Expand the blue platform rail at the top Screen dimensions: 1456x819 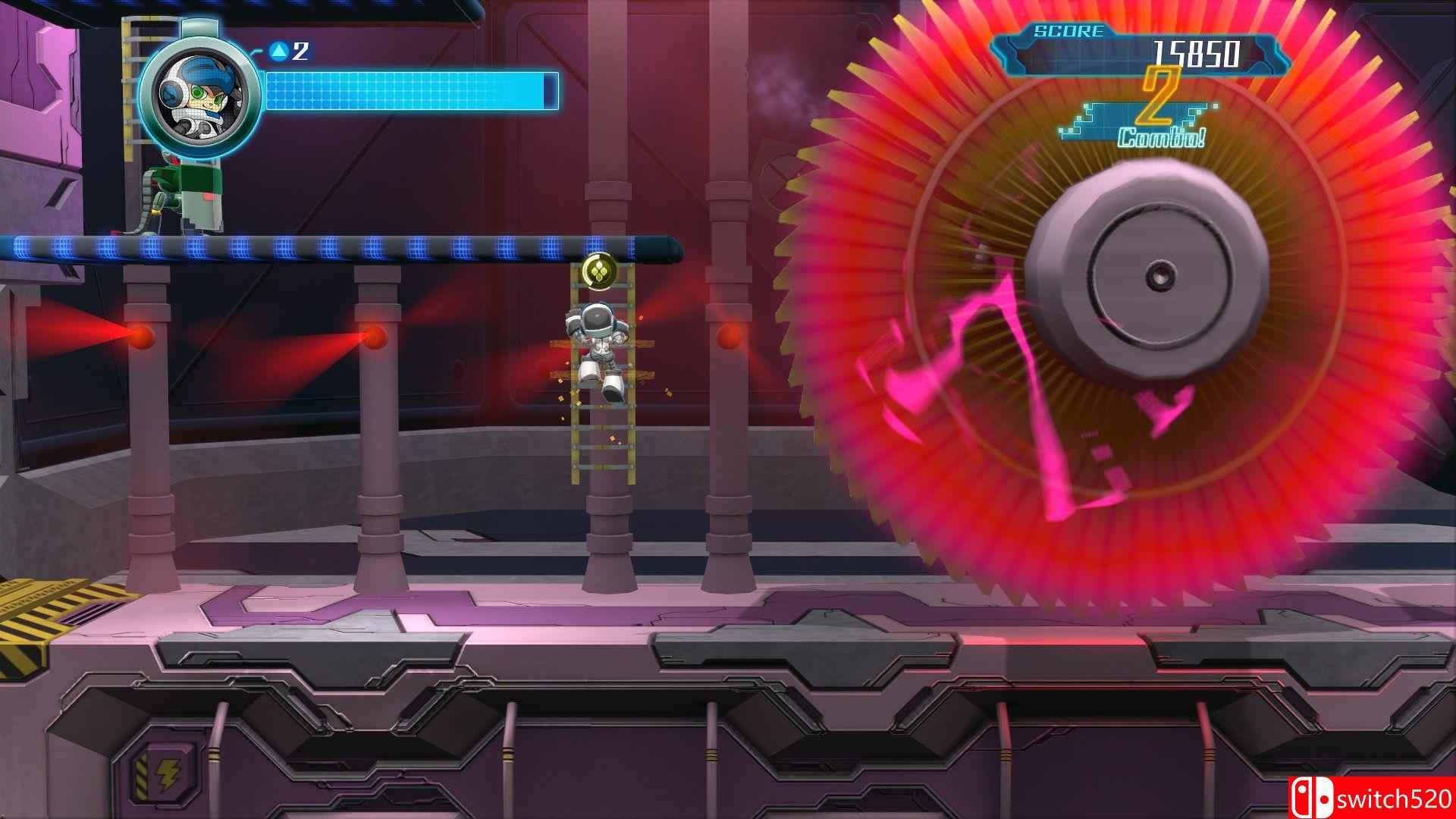click(x=341, y=245)
